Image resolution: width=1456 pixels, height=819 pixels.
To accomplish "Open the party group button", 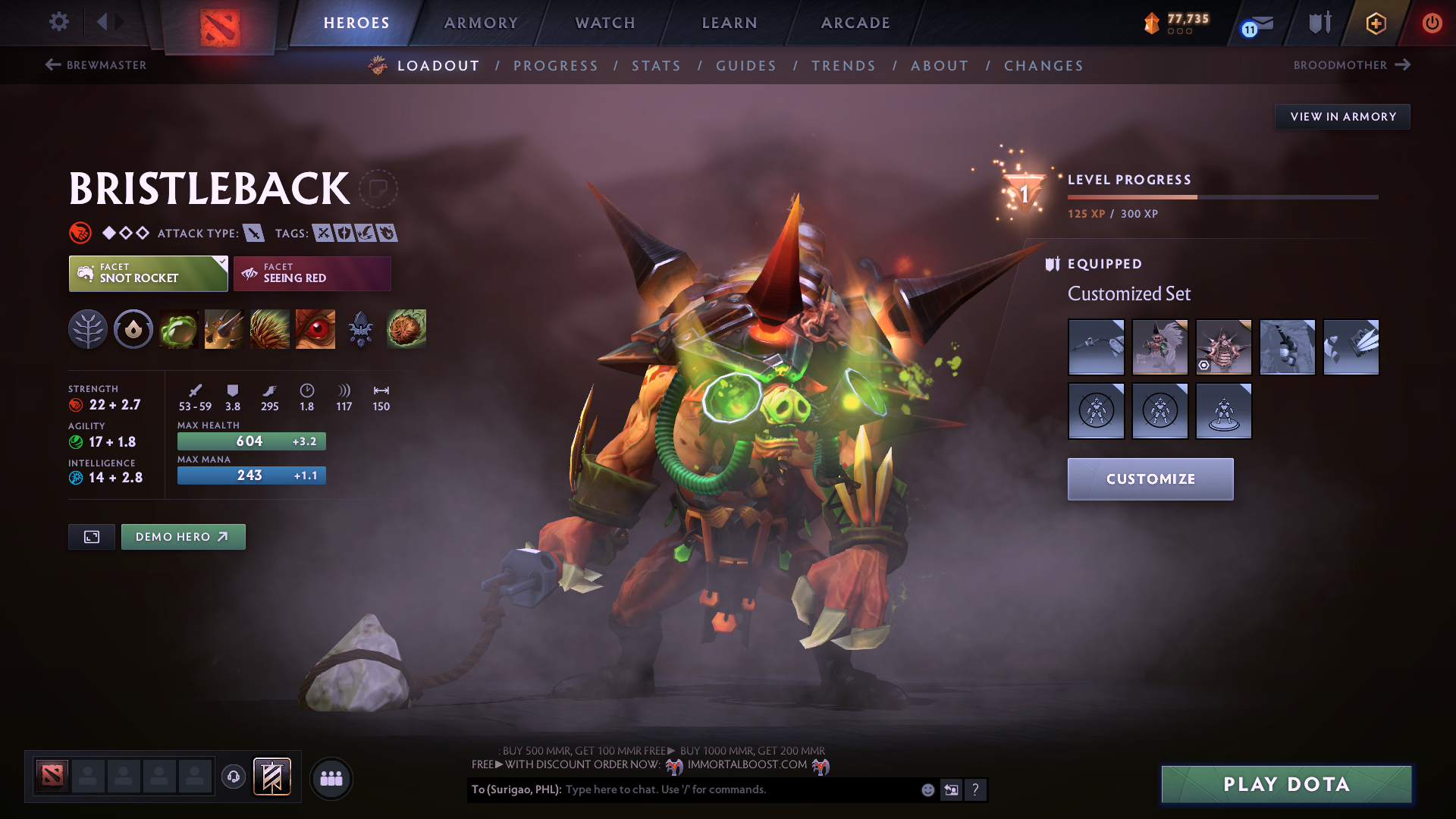I will pos(331,778).
